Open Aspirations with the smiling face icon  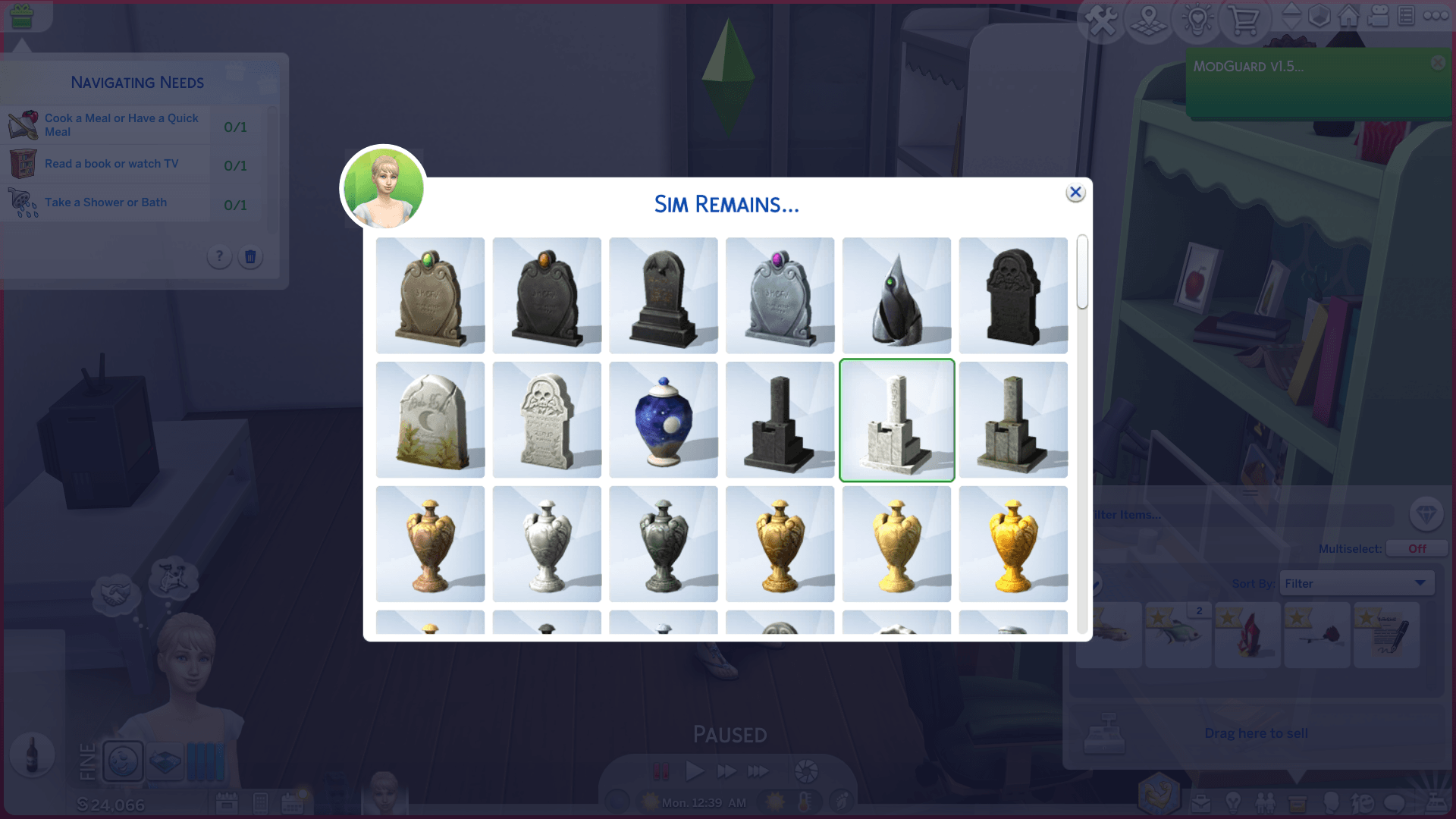1365,803
